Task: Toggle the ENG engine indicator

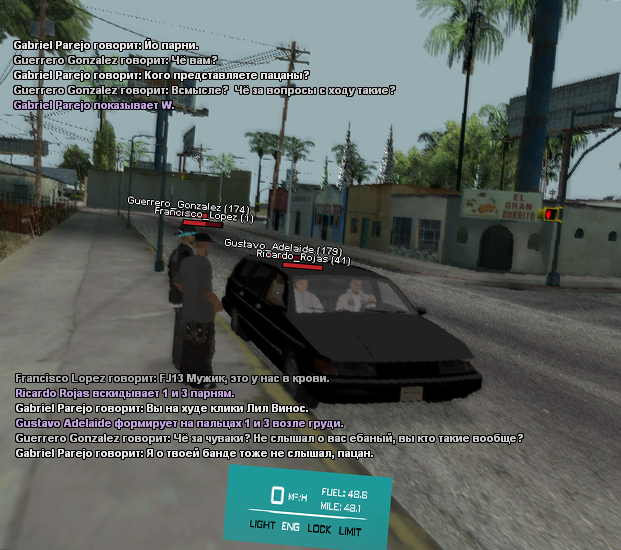Action: [291, 526]
